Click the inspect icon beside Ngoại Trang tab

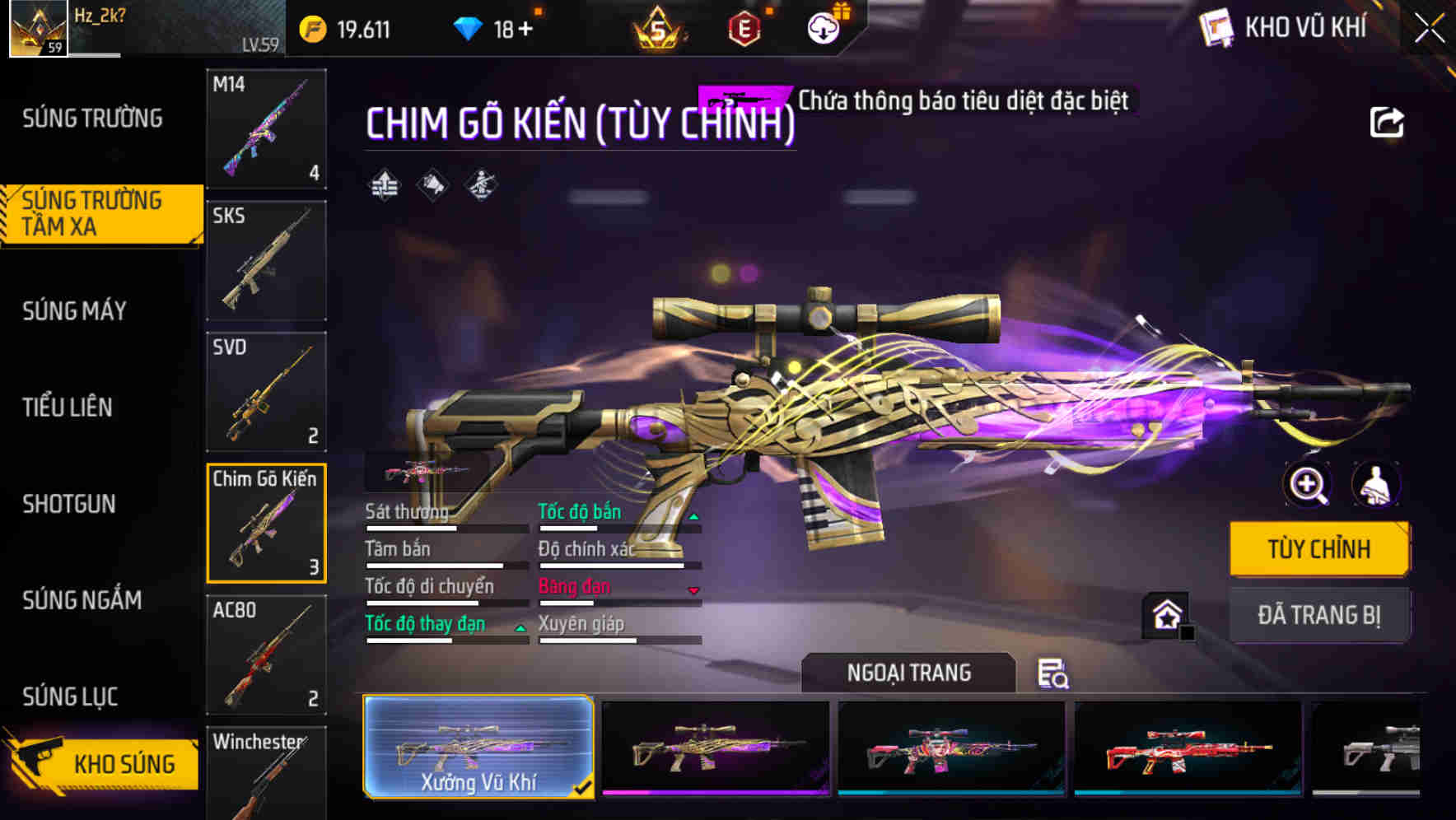[1053, 674]
